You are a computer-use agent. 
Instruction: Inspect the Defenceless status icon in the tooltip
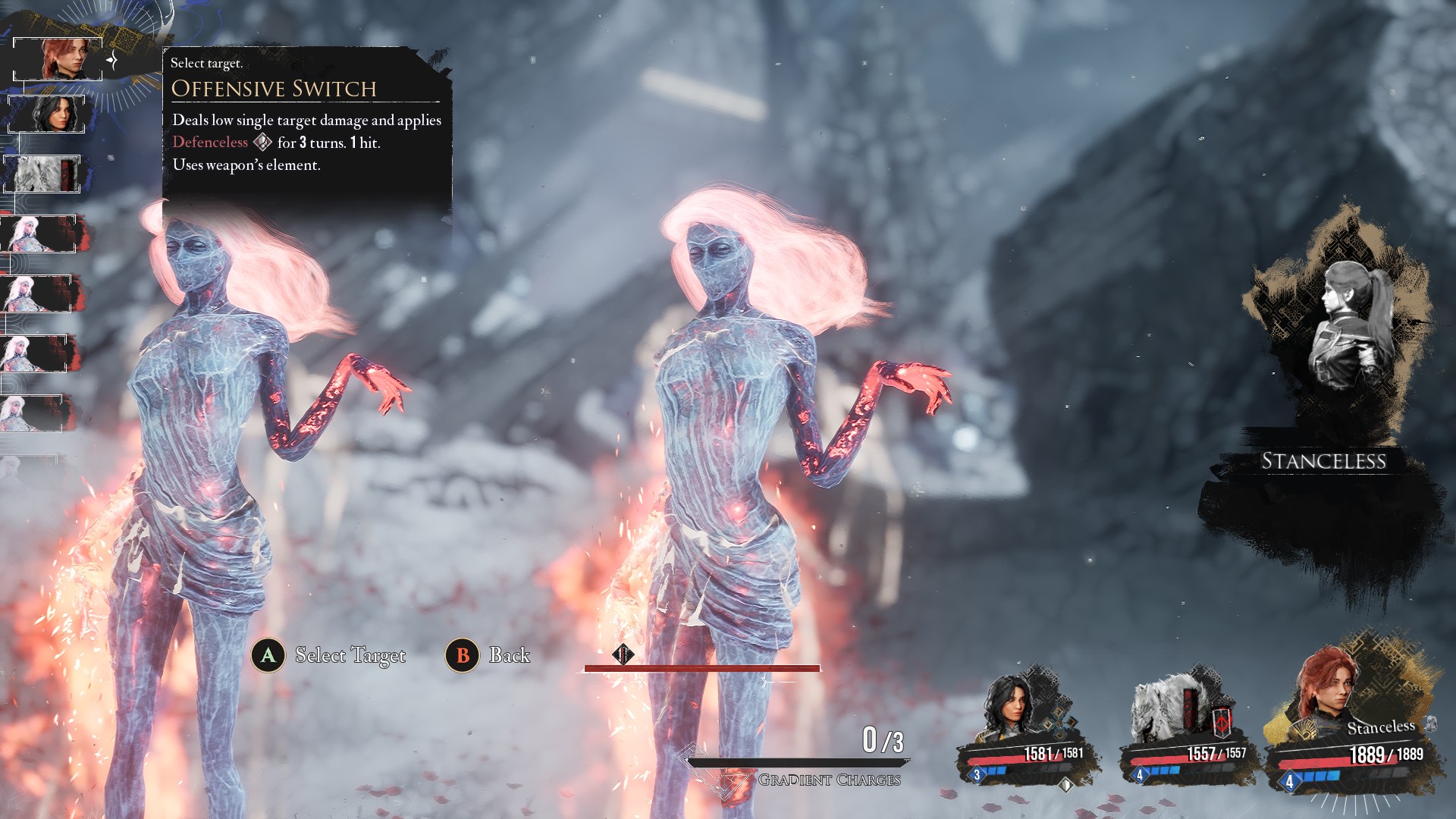[x=262, y=143]
